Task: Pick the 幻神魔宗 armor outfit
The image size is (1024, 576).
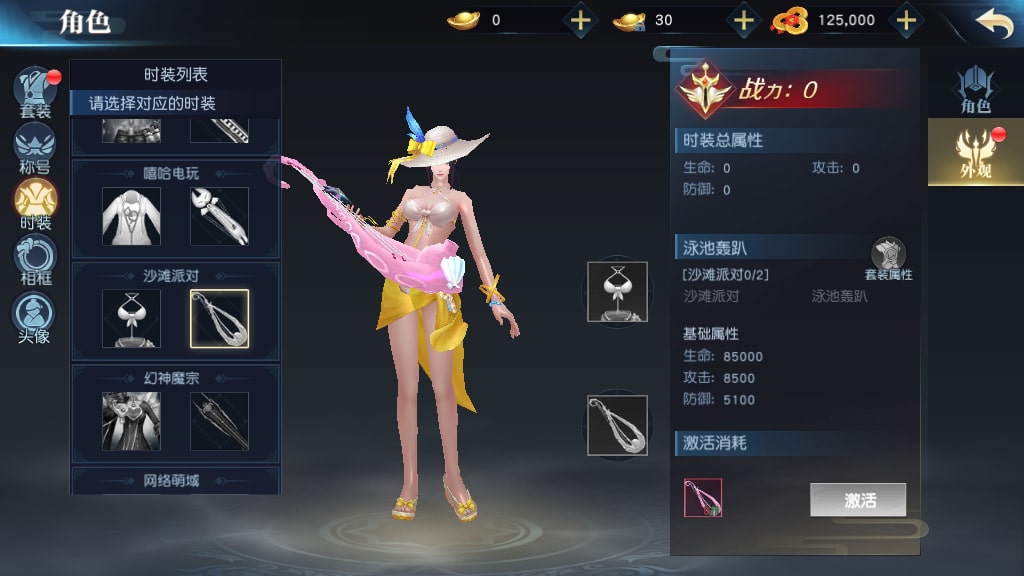Action: [131, 420]
